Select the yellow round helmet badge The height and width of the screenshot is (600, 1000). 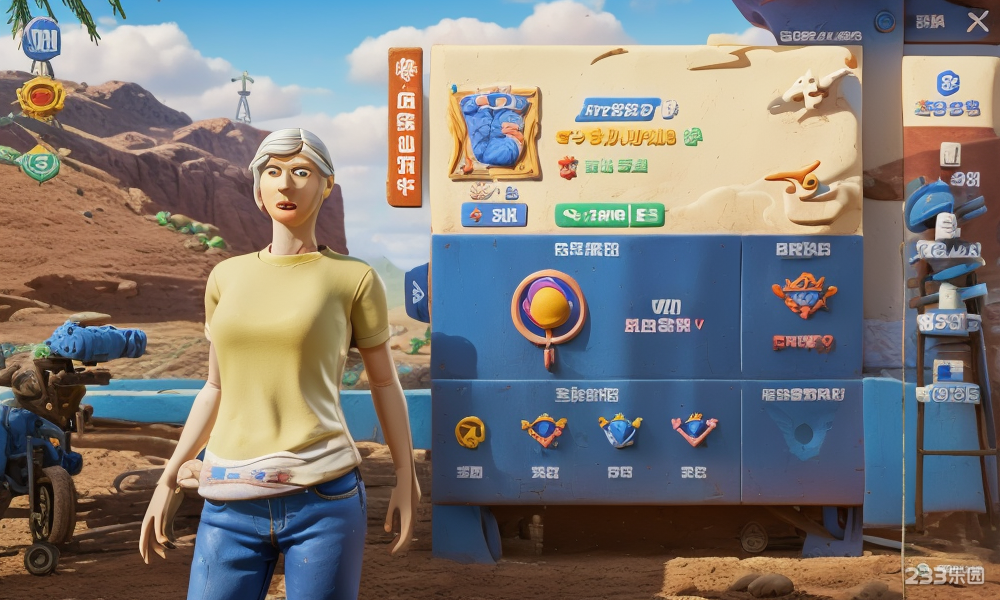(x=470, y=431)
